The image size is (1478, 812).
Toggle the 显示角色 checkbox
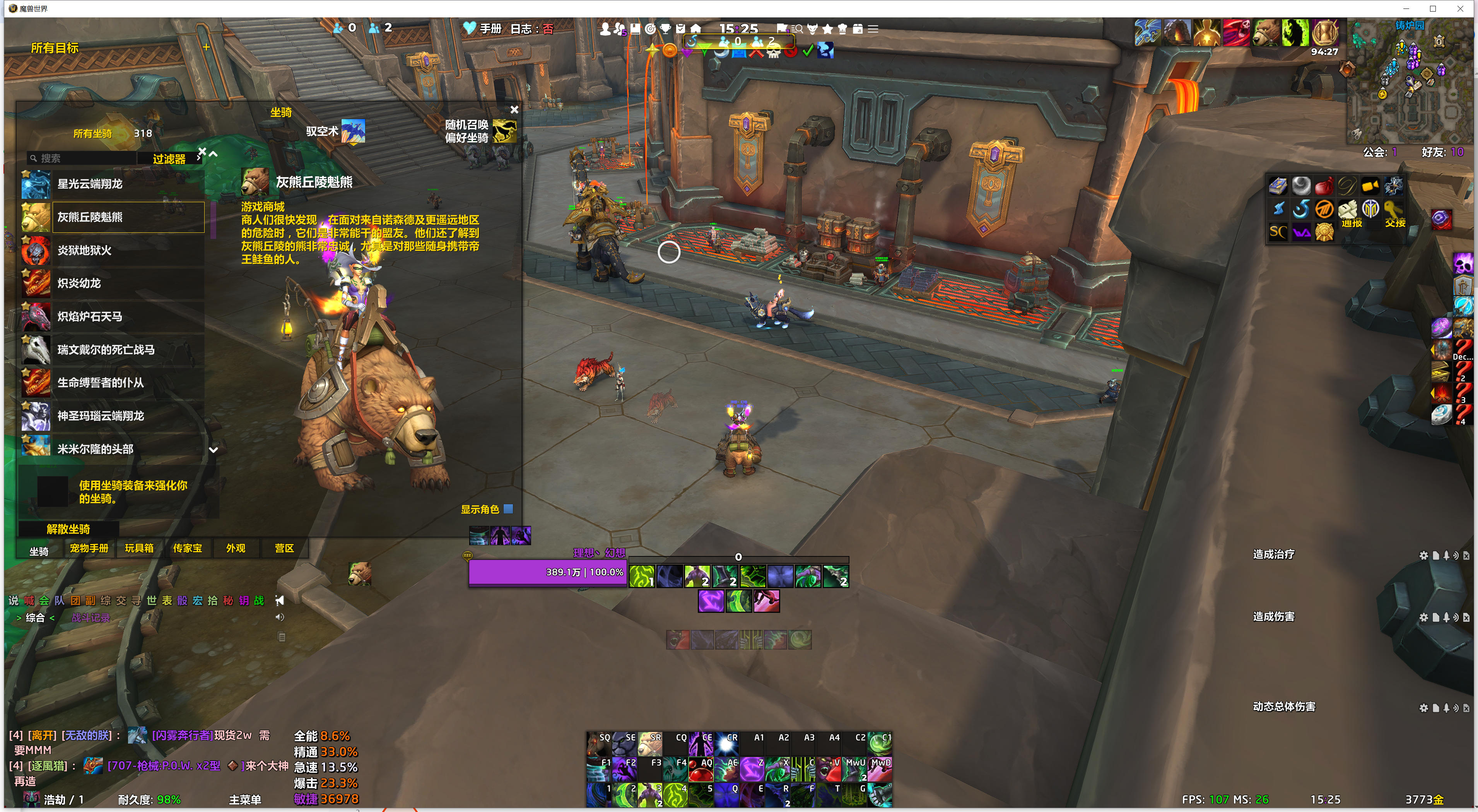[x=508, y=508]
